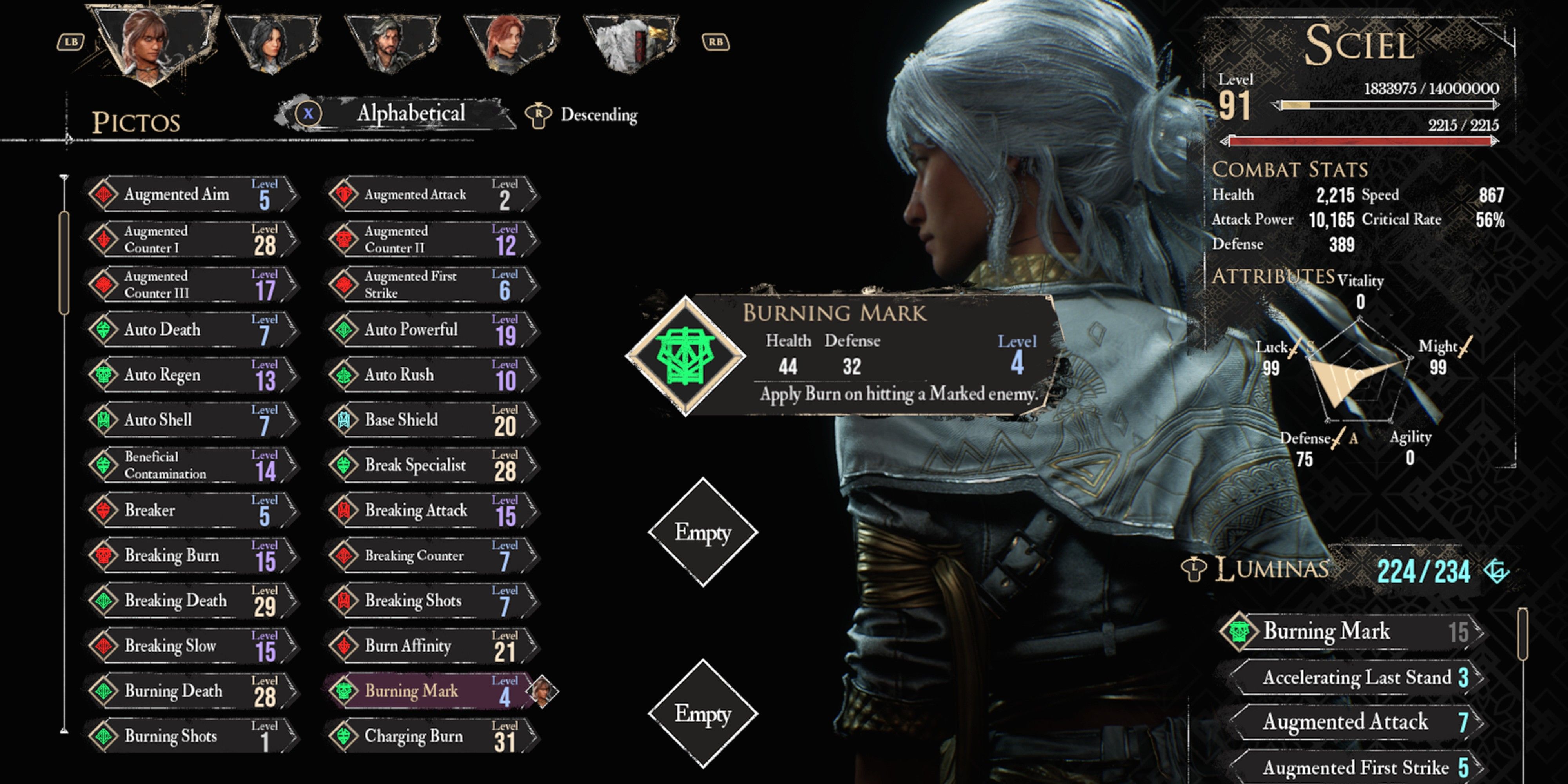This screenshot has height=784, width=1568.
Task: Pick the Augmented Counter II picto
Action: pos(429,239)
